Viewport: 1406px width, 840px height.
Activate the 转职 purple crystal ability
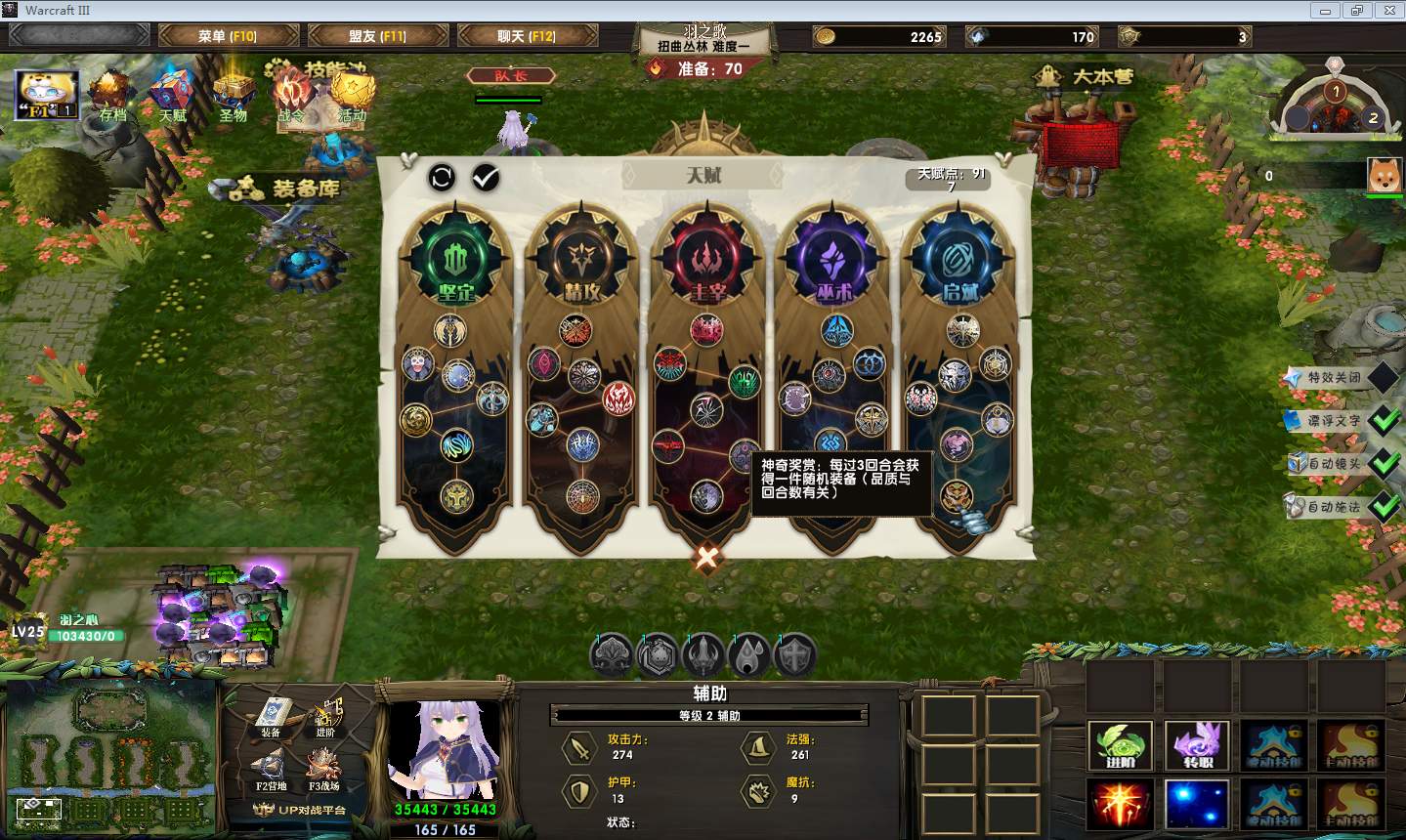pyautogui.click(x=1197, y=746)
